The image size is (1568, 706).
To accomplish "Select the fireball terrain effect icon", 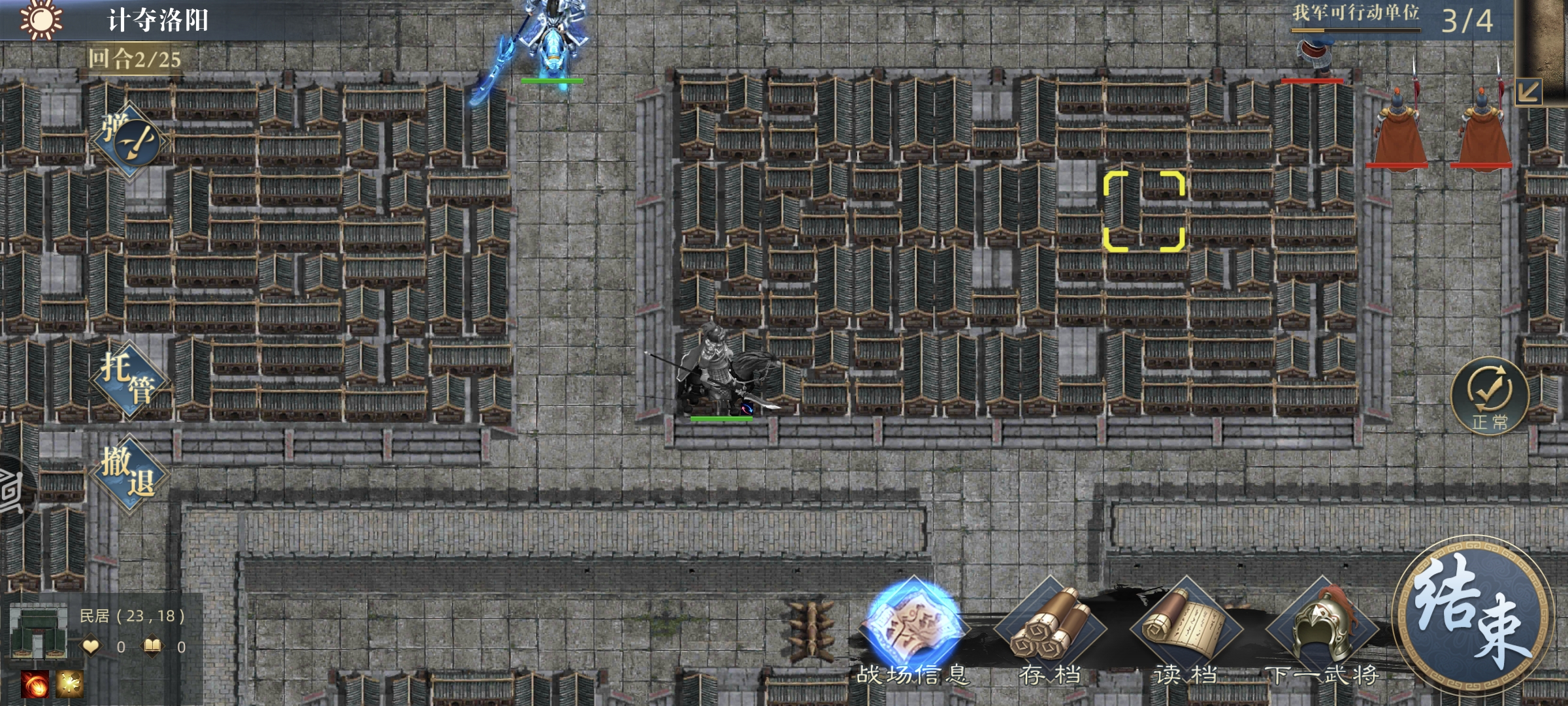I will [34, 684].
